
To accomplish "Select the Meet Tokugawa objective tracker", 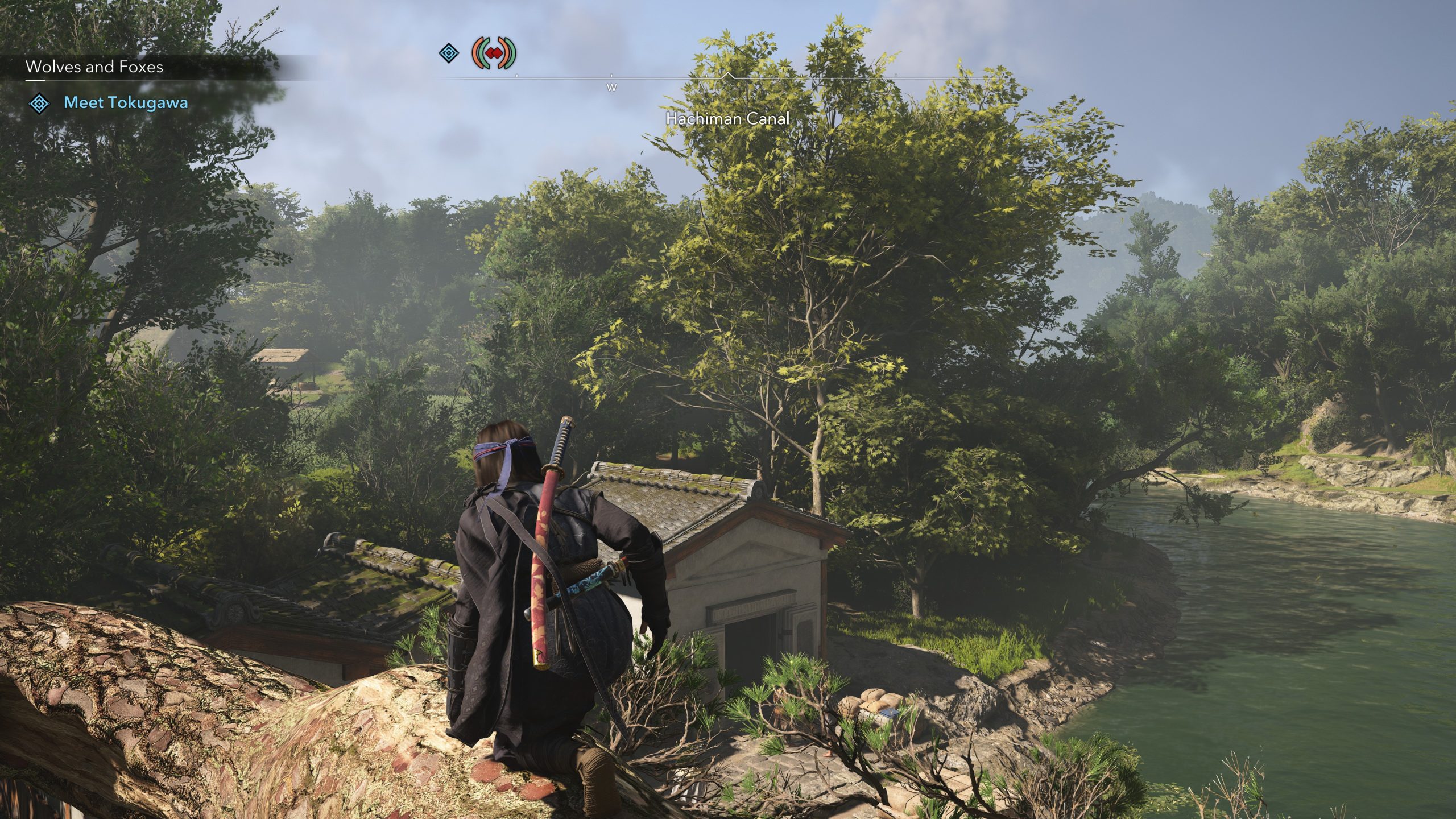I will click(x=125, y=103).
